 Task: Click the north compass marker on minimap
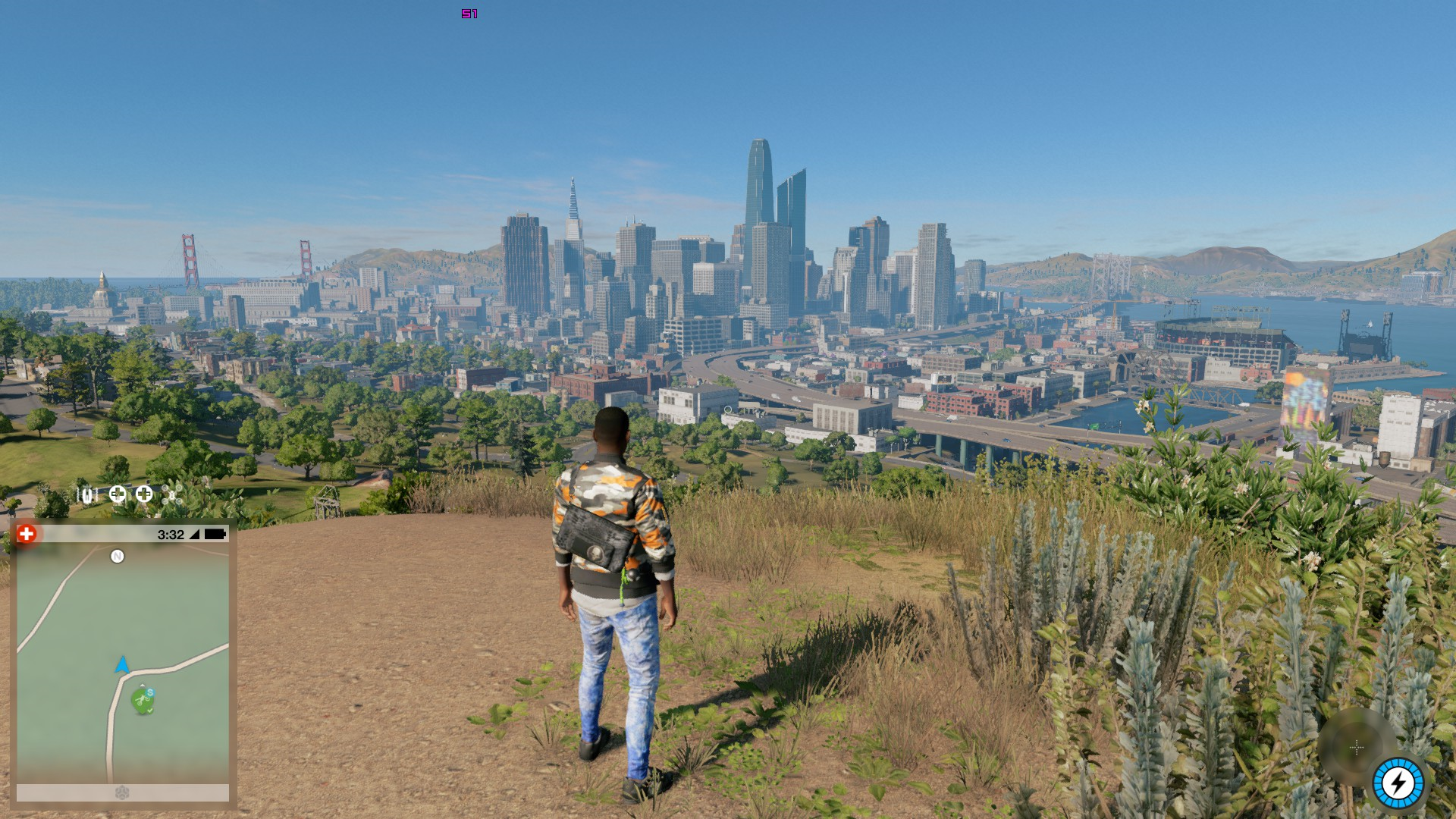(x=118, y=557)
